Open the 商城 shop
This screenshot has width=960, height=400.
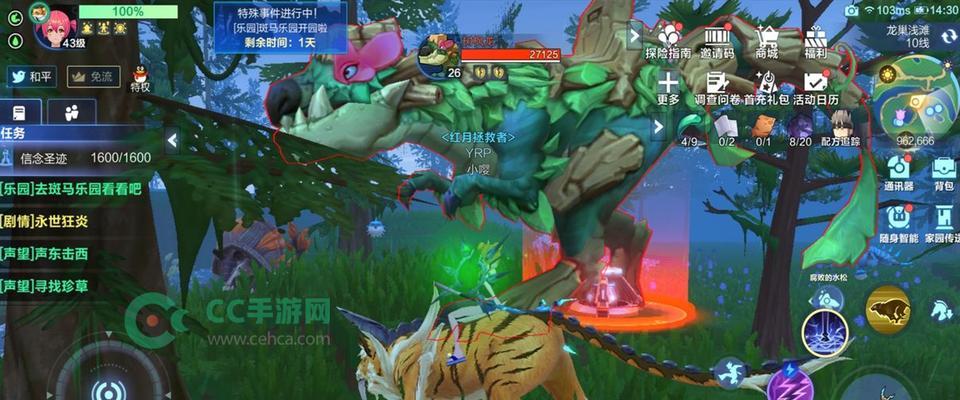tap(766, 41)
